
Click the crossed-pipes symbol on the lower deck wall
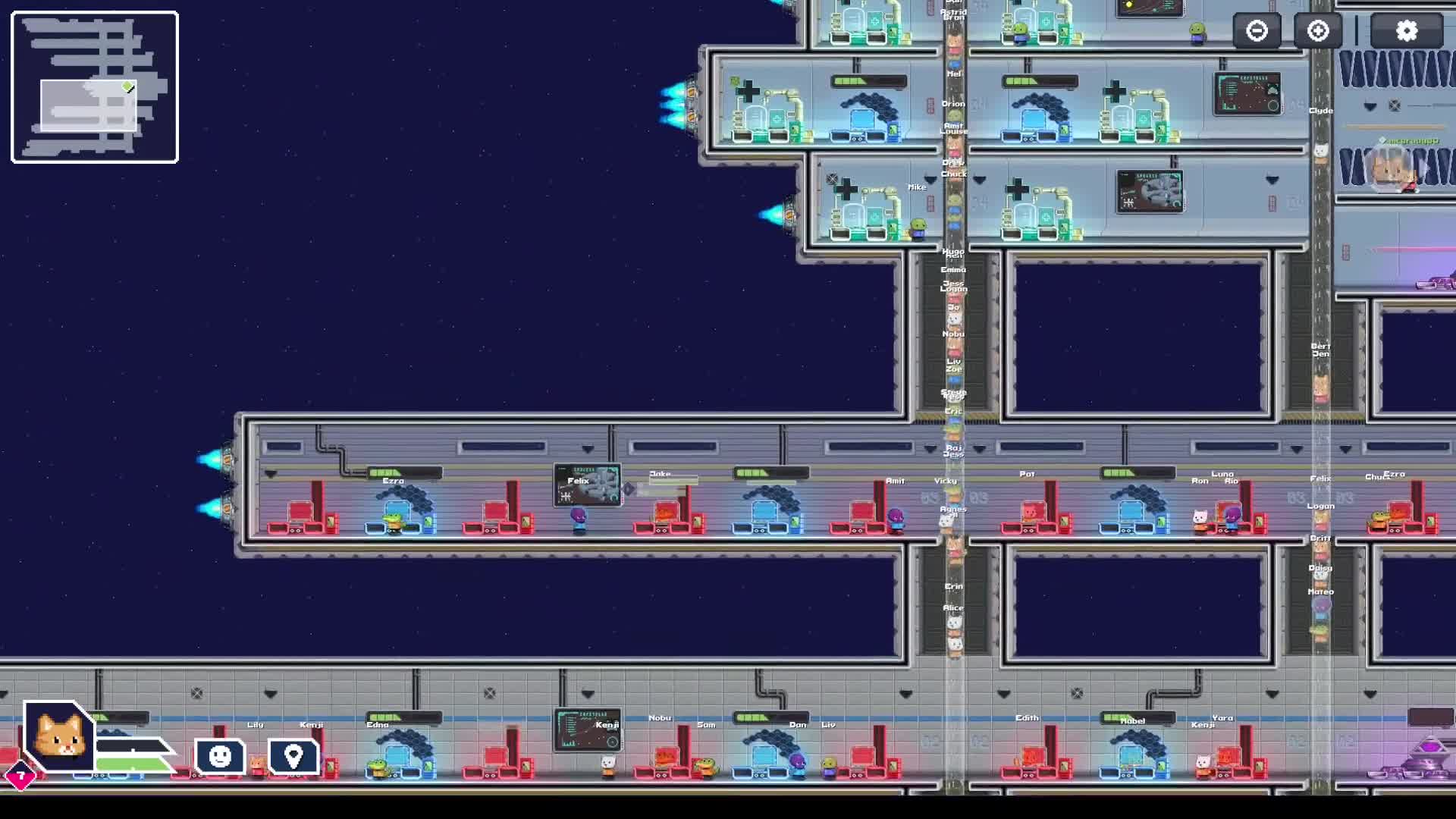tap(199, 691)
